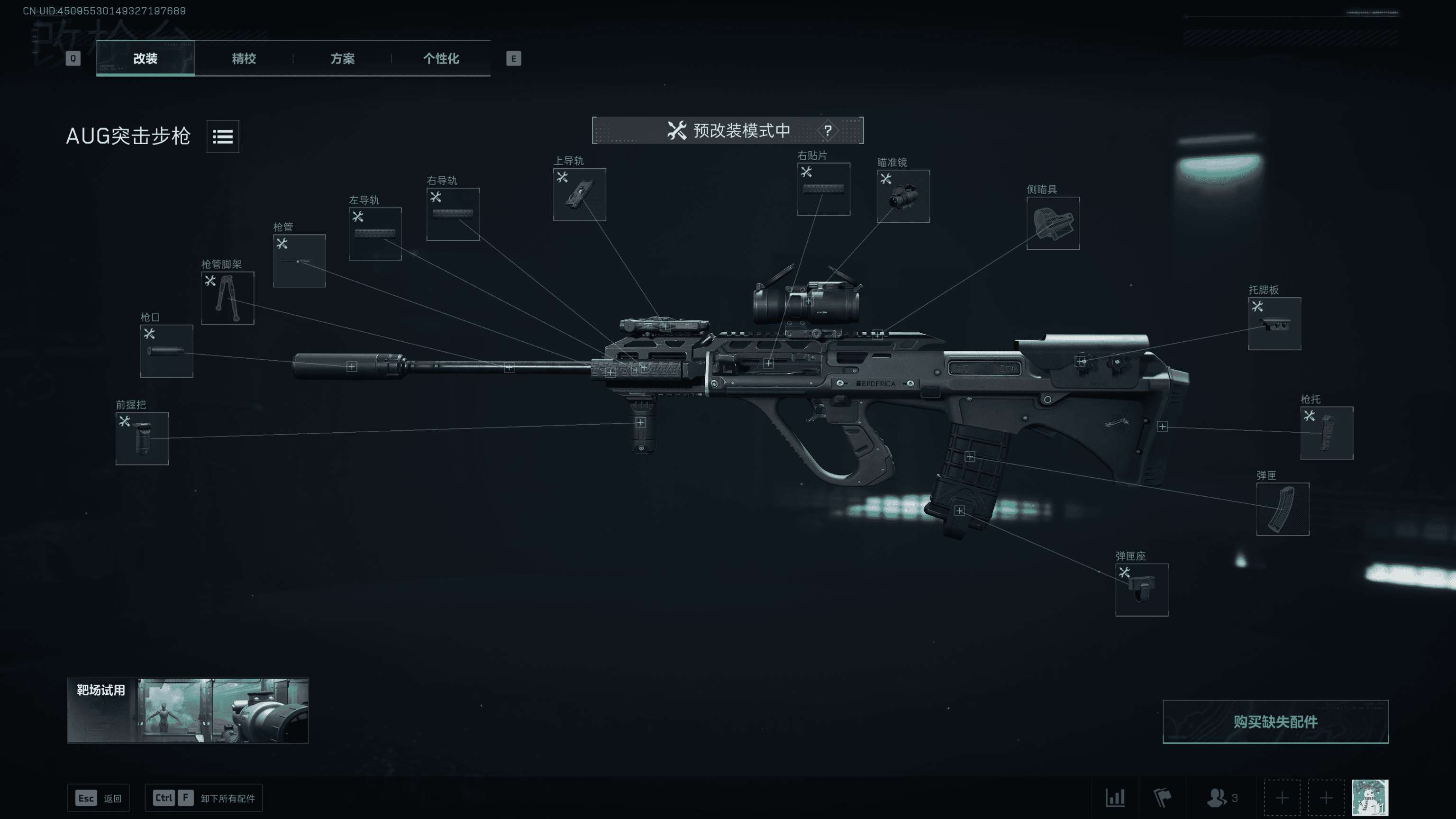Open the bar chart statistics icon
The image size is (1456, 819).
(1115, 798)
